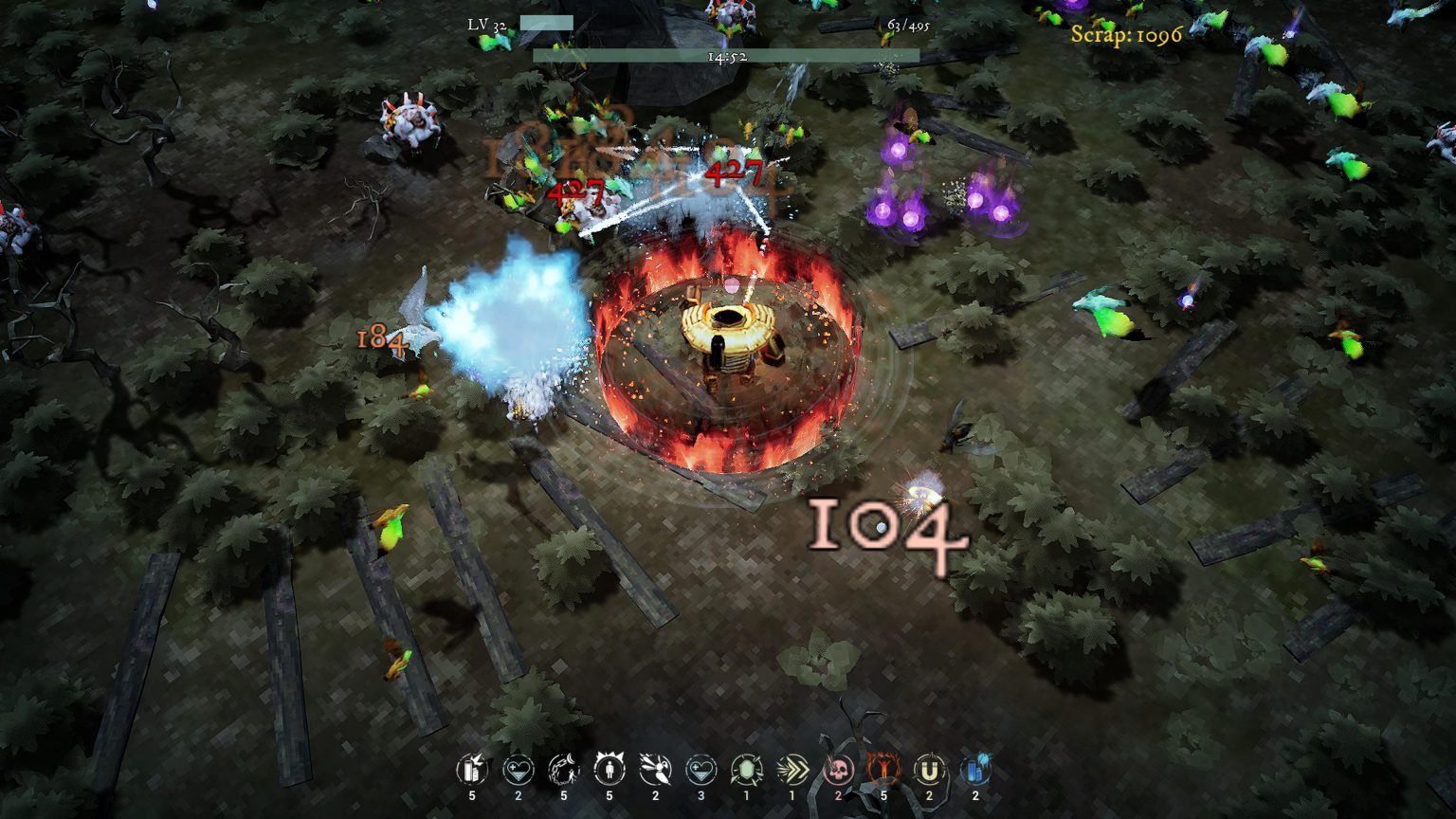This screenshot has width=1456, height=819.
Task: Trigger the triple chevron speed boost
Action: pos(791,771)
